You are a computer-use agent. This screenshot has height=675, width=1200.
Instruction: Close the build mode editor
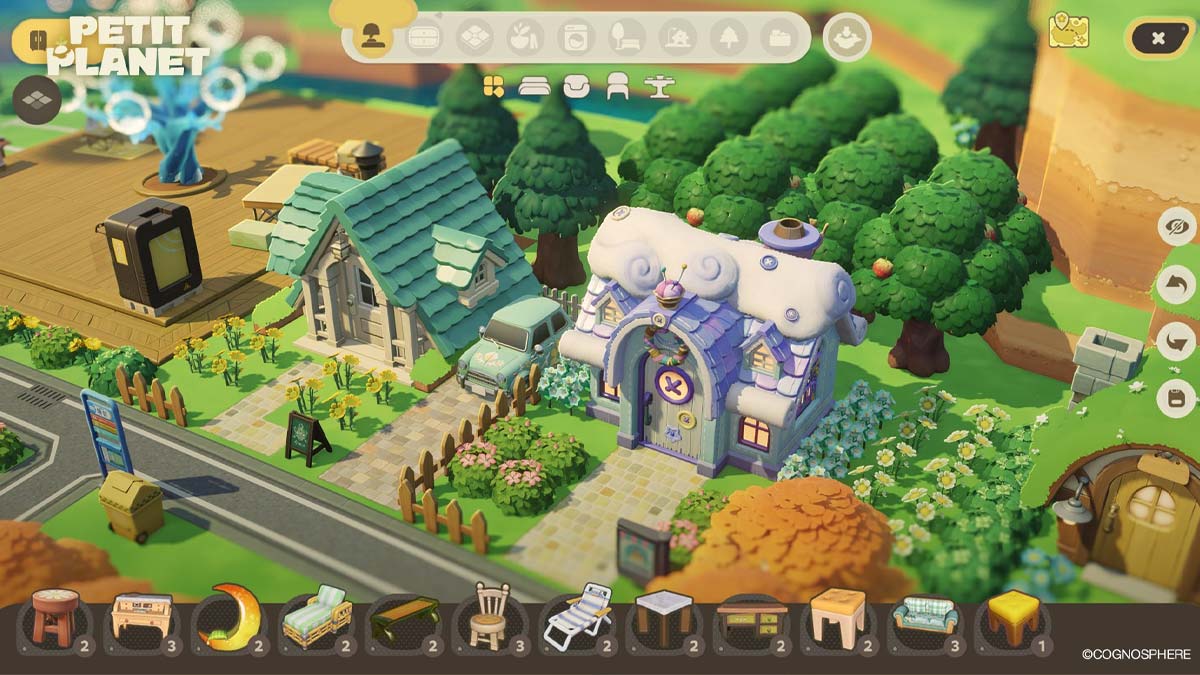click(x=1157, y=38)
